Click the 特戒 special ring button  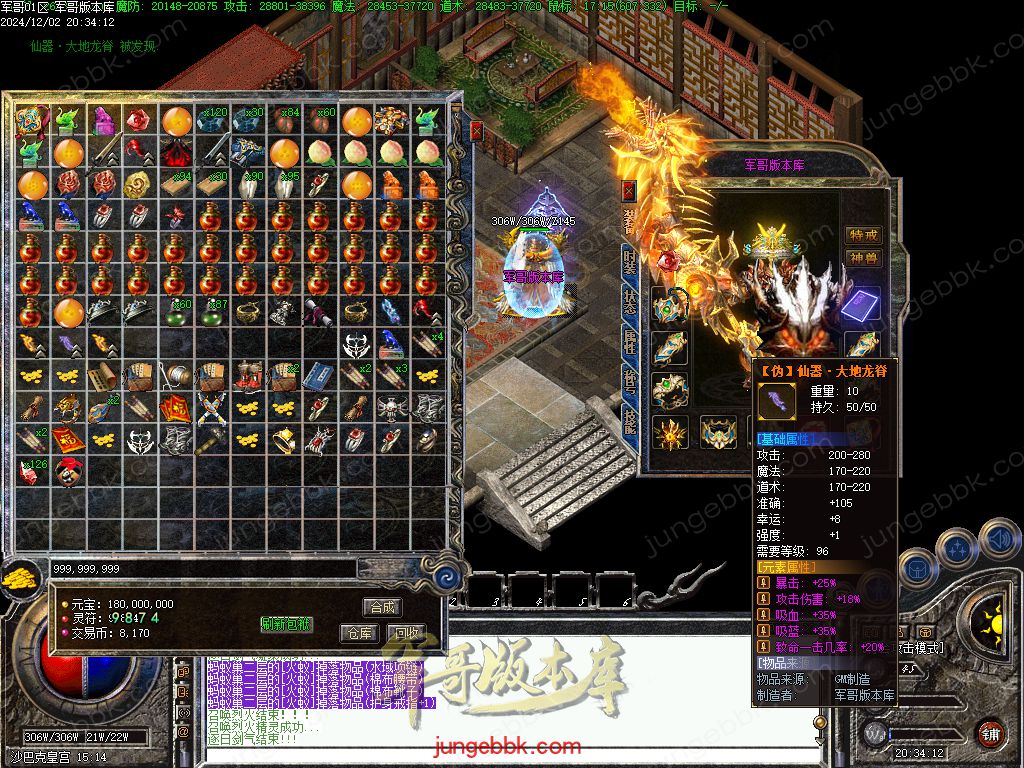click(x=864, y=235)
